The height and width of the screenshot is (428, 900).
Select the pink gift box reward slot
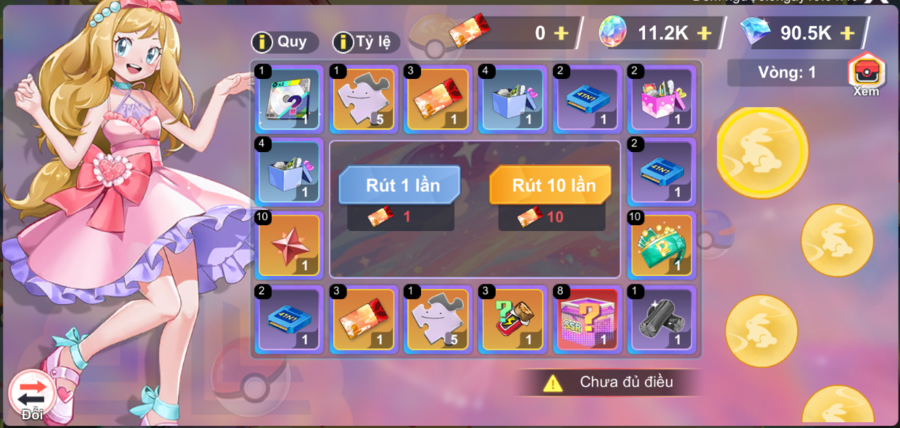point(660,98)
